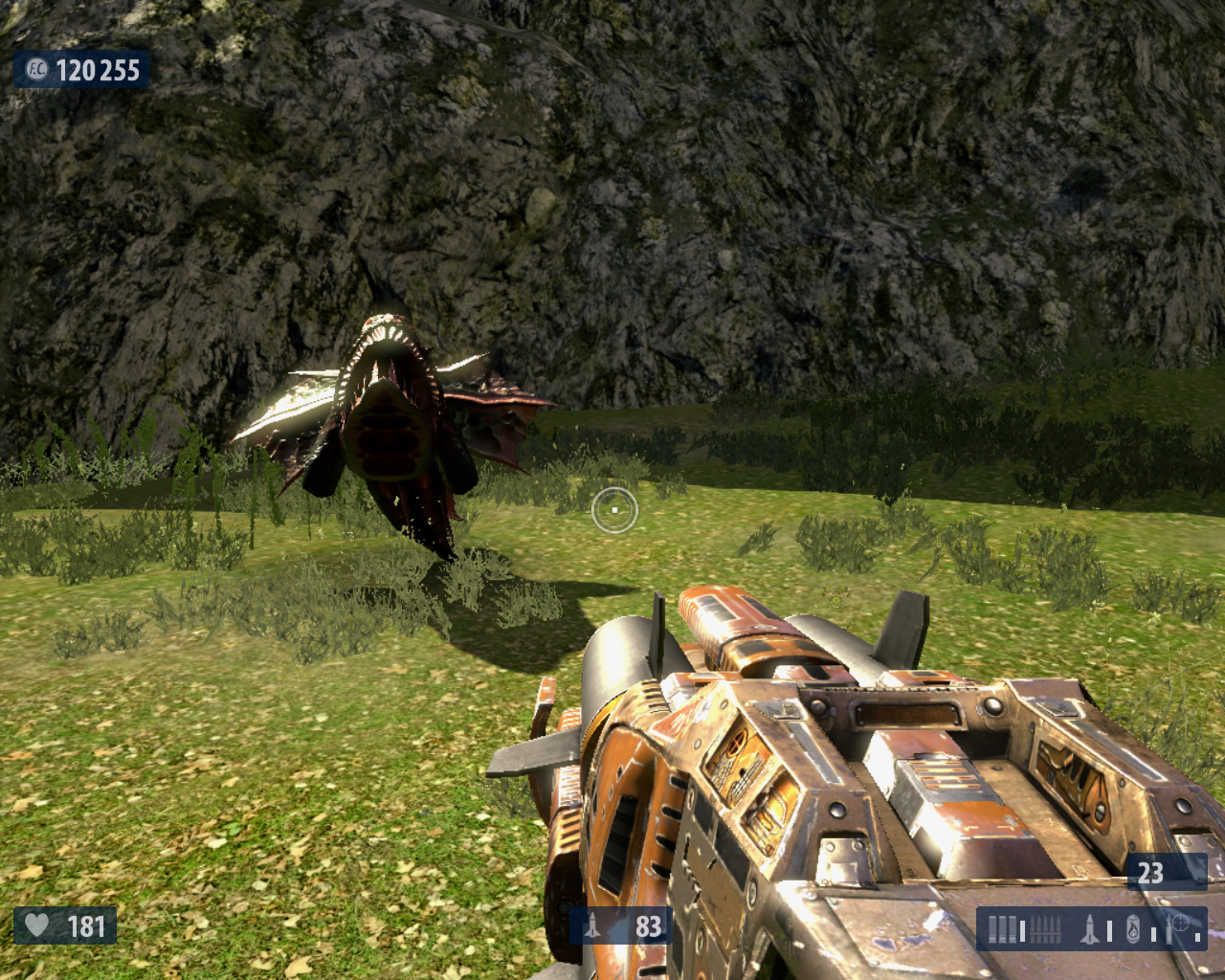Select the napalm canister ammo icon

[1133, 928]
